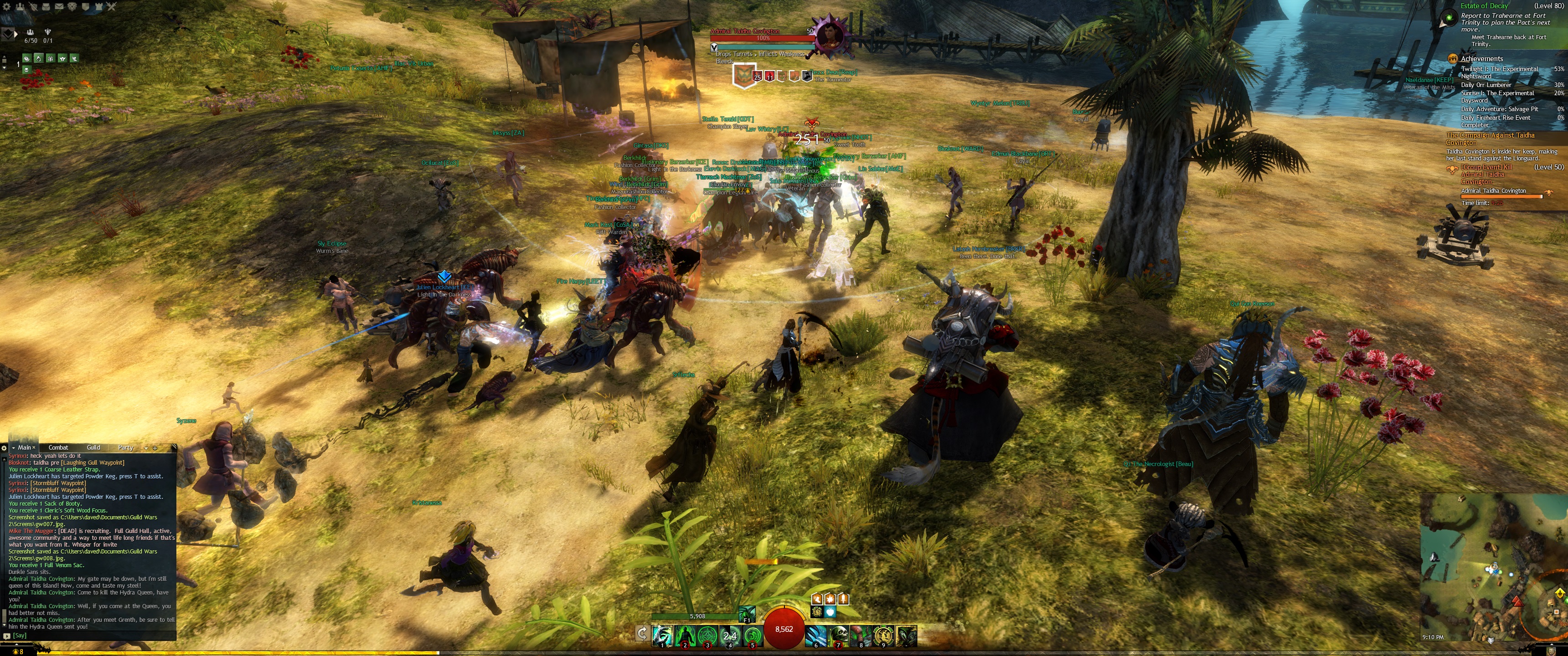Open the inventory bag icon
The image size is (1568, 656).
point(46,7)
